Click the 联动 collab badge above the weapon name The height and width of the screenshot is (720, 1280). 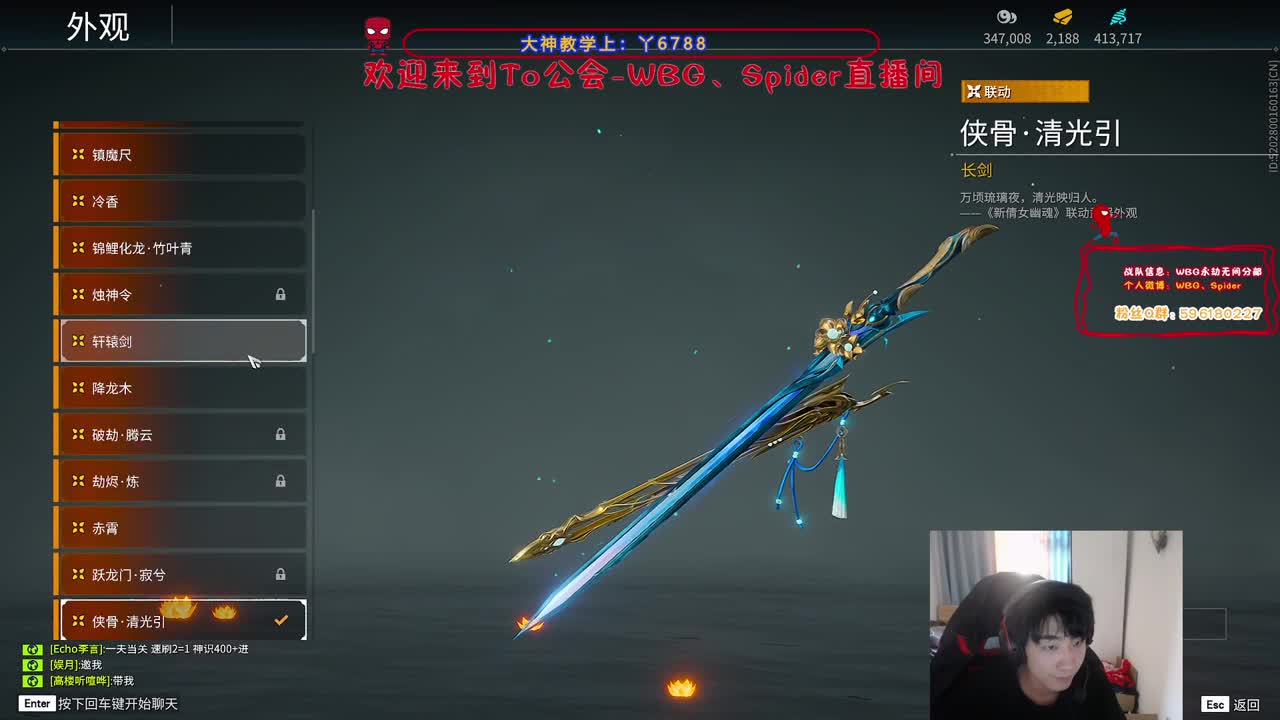(1023, 91)
